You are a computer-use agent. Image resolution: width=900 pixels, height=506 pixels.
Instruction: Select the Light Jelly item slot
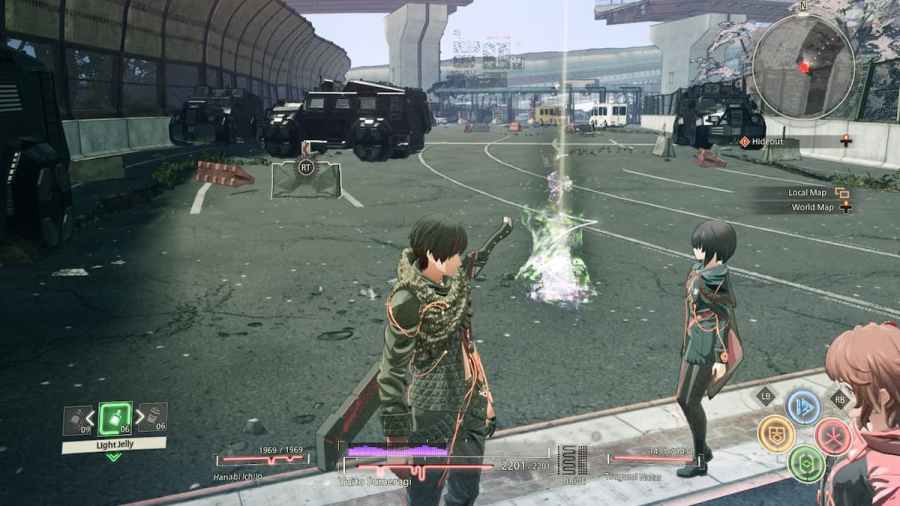[115, 418]
